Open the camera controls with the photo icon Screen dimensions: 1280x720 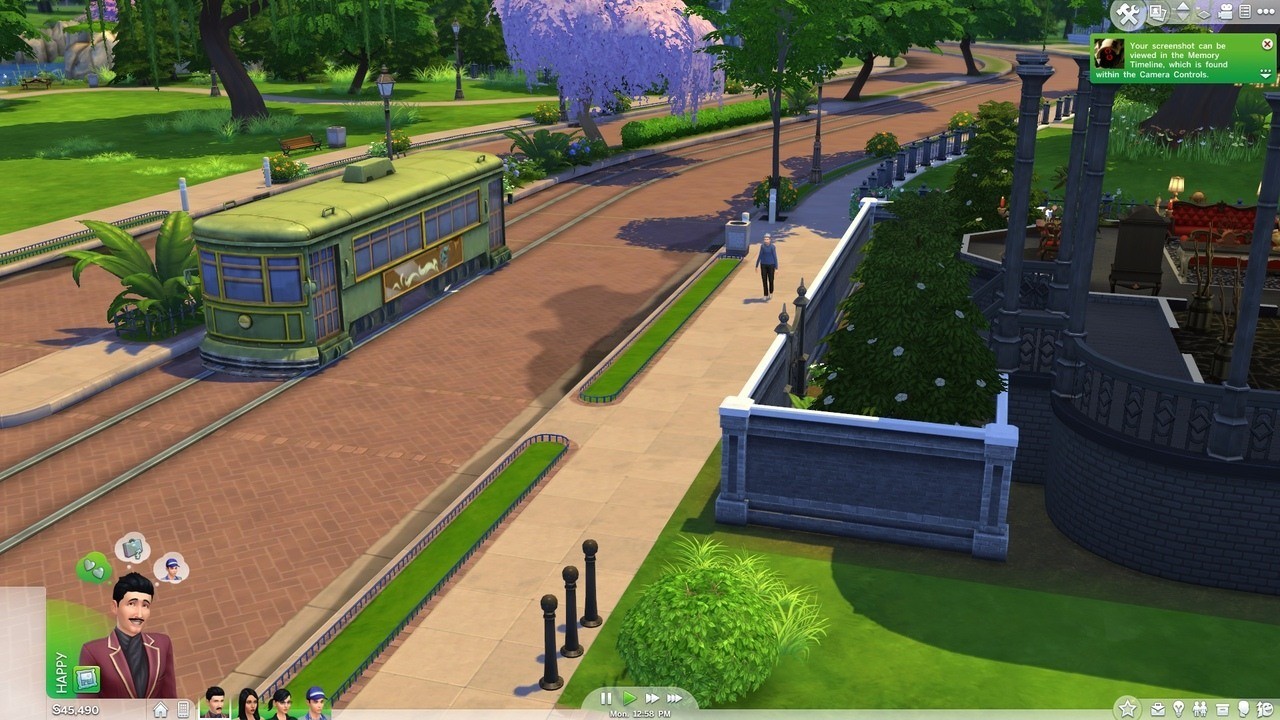[1156, 12]
